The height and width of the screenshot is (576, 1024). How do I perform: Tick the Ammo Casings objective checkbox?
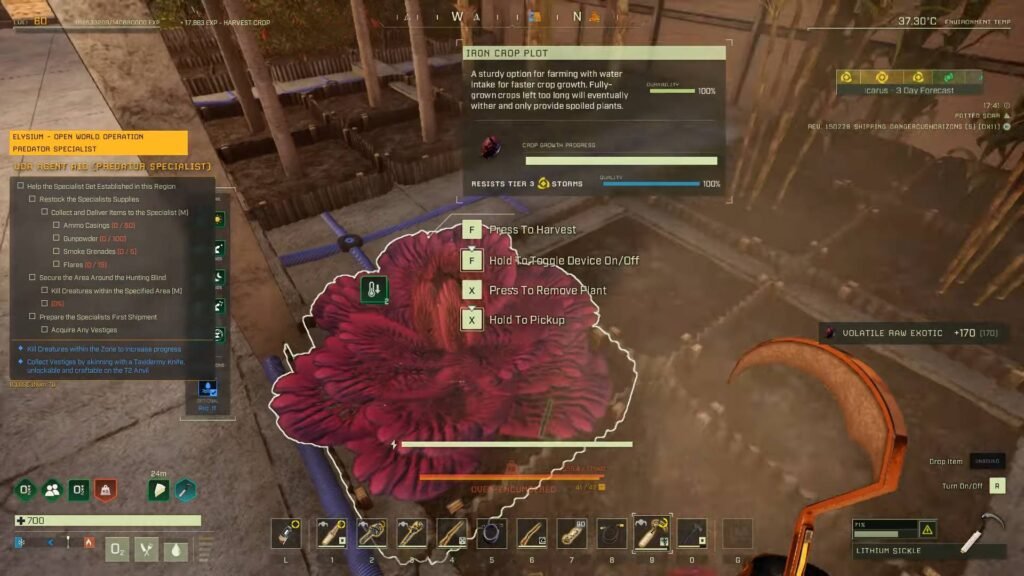[x=56, y=225]
